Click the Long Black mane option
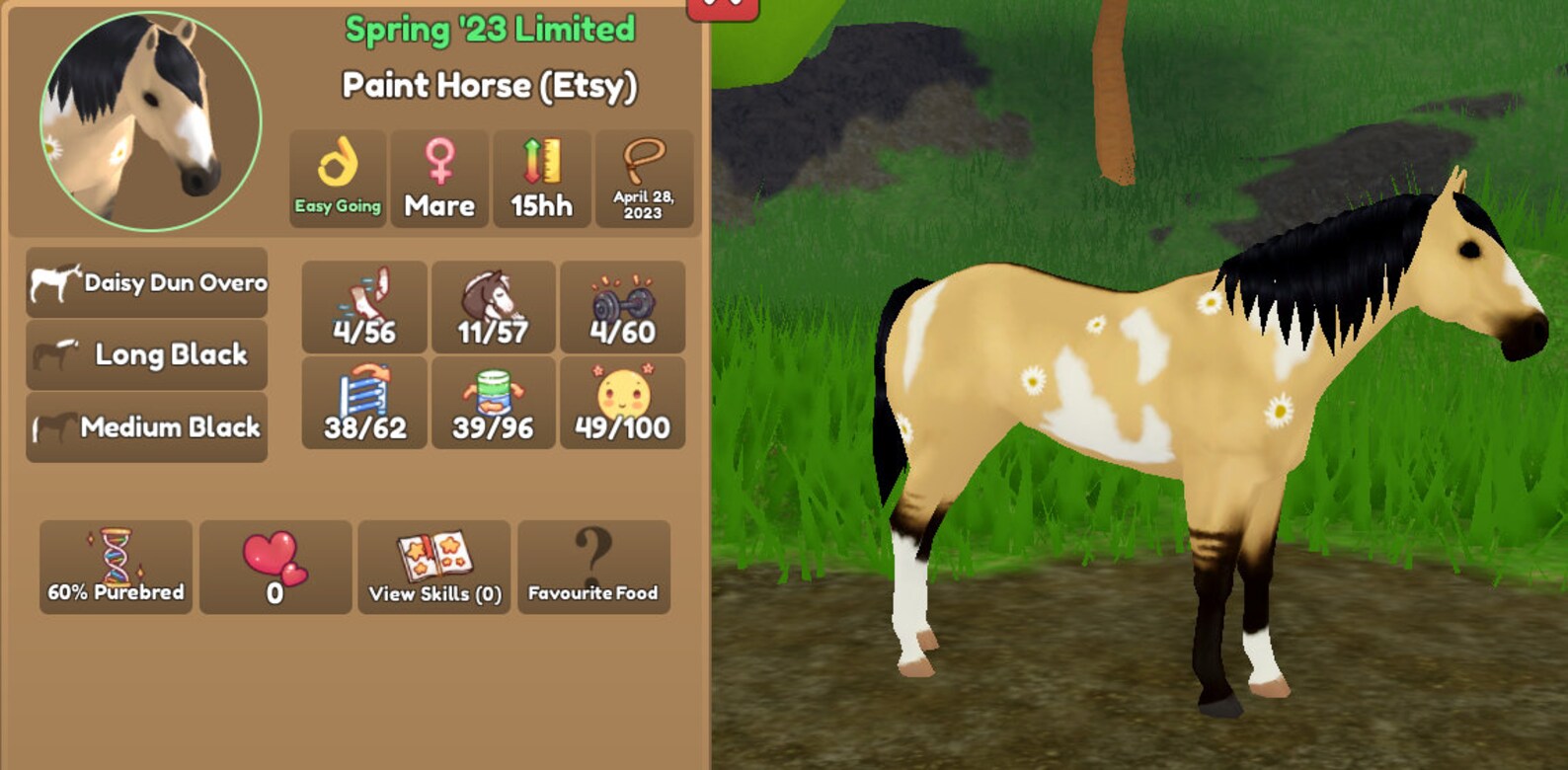Screen dimensions: 1568x770 (x=146, y=354)
